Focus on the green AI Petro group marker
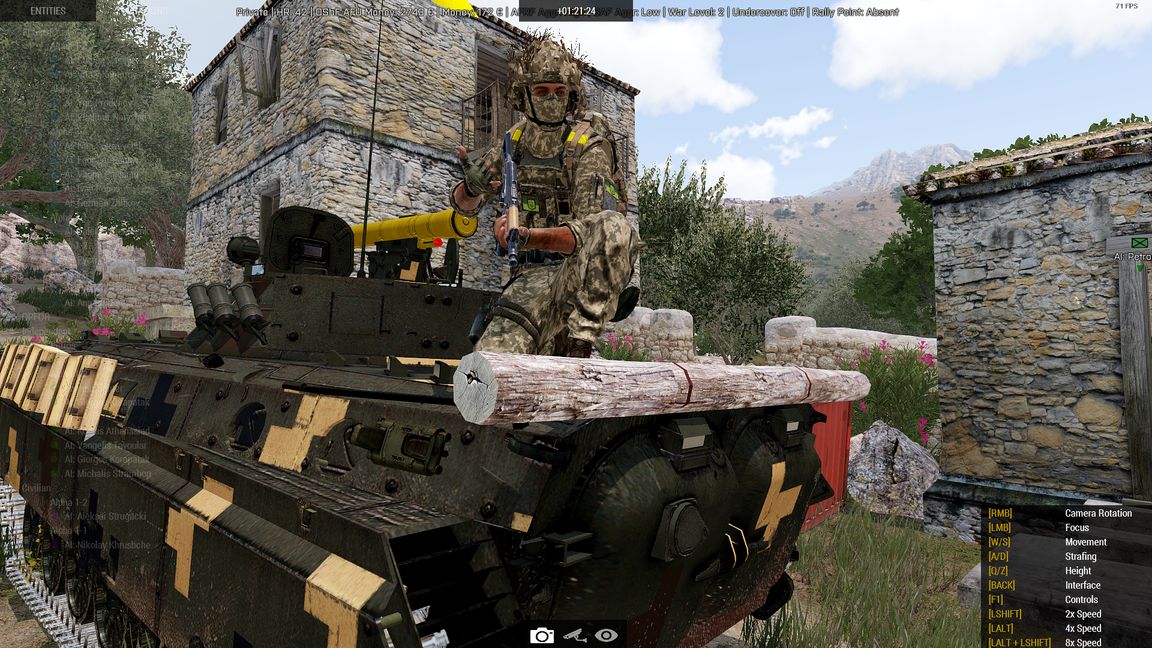This screenshot has height=648, width=1152. tap(1139, 243)
